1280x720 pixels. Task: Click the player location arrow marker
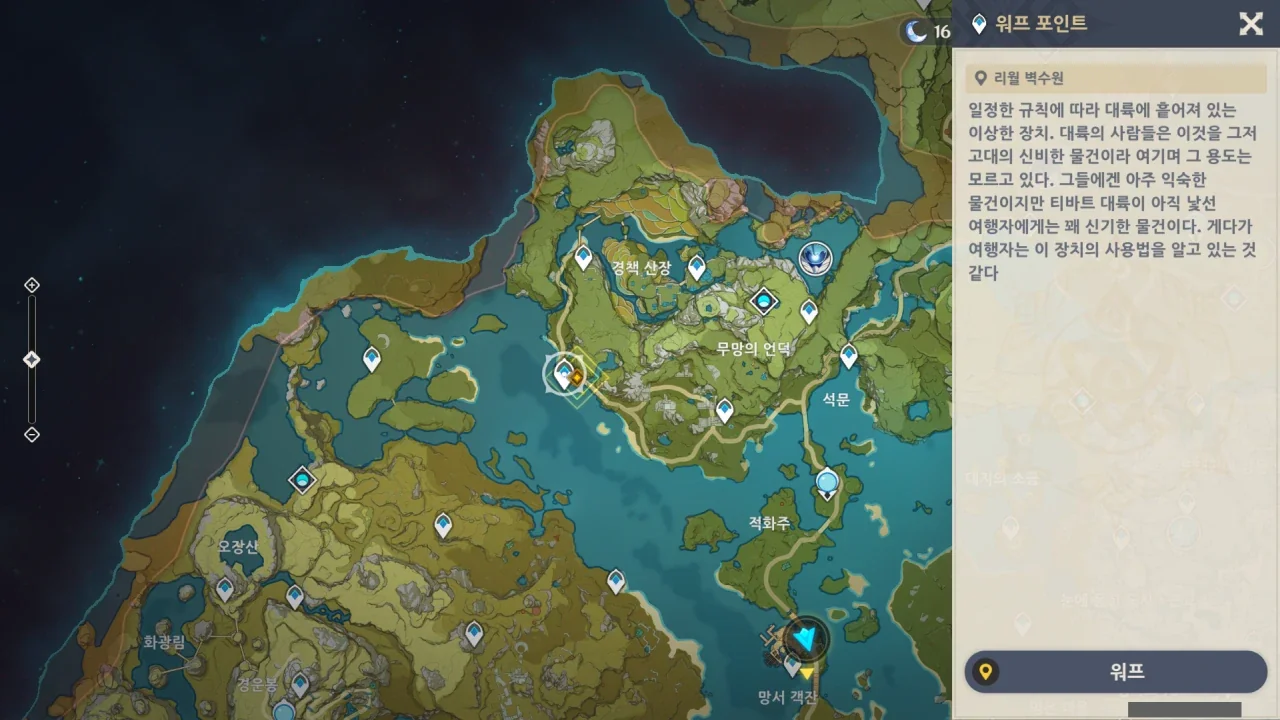[804, 636]
